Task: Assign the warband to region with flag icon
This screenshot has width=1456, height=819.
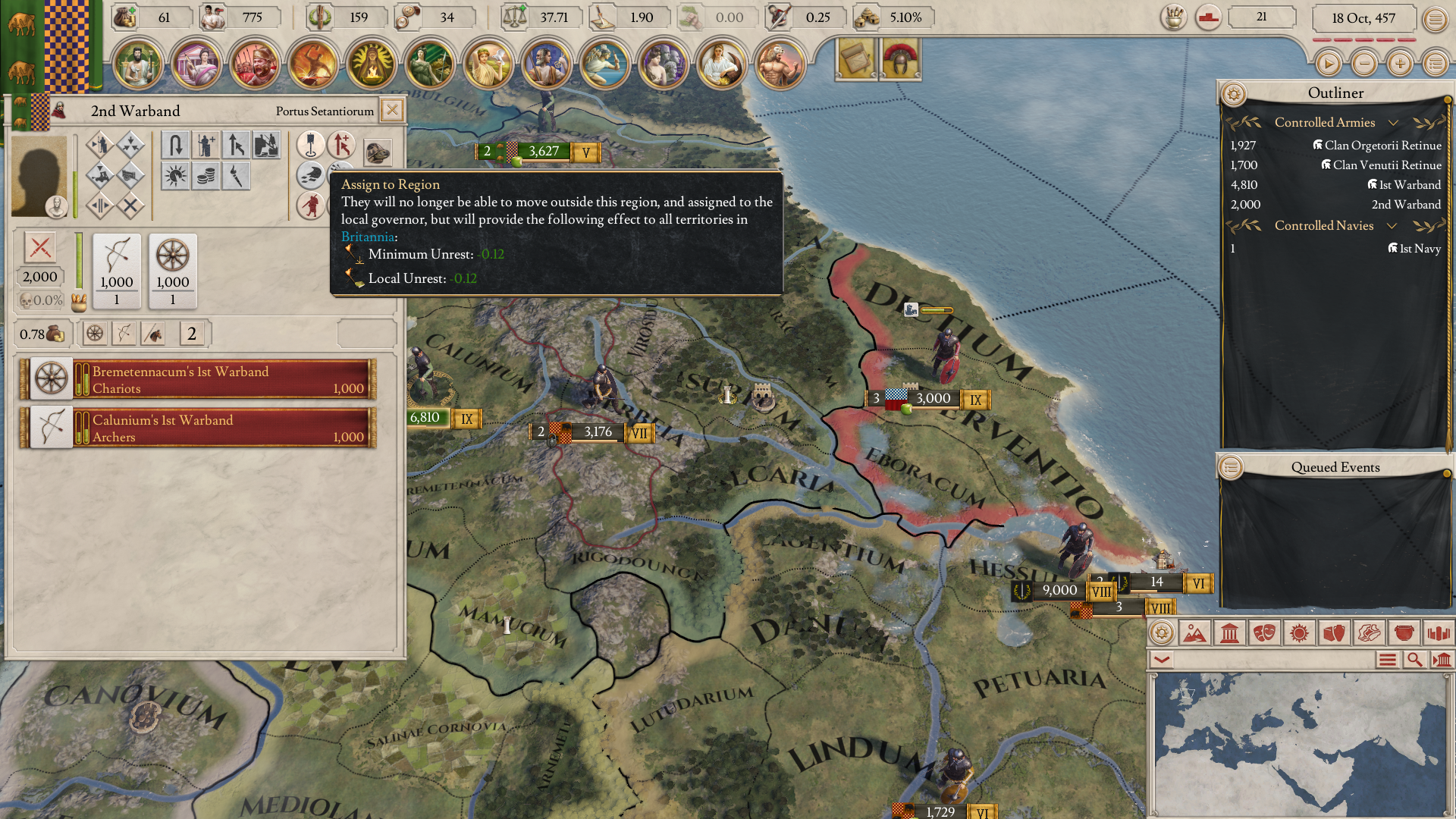Action: click(310, 146)
